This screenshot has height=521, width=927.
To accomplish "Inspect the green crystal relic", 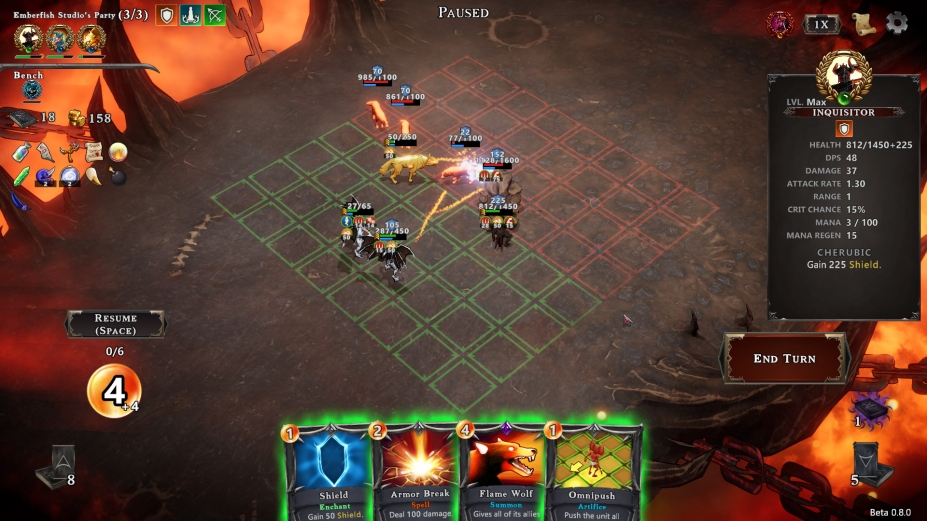I will 21,176.
